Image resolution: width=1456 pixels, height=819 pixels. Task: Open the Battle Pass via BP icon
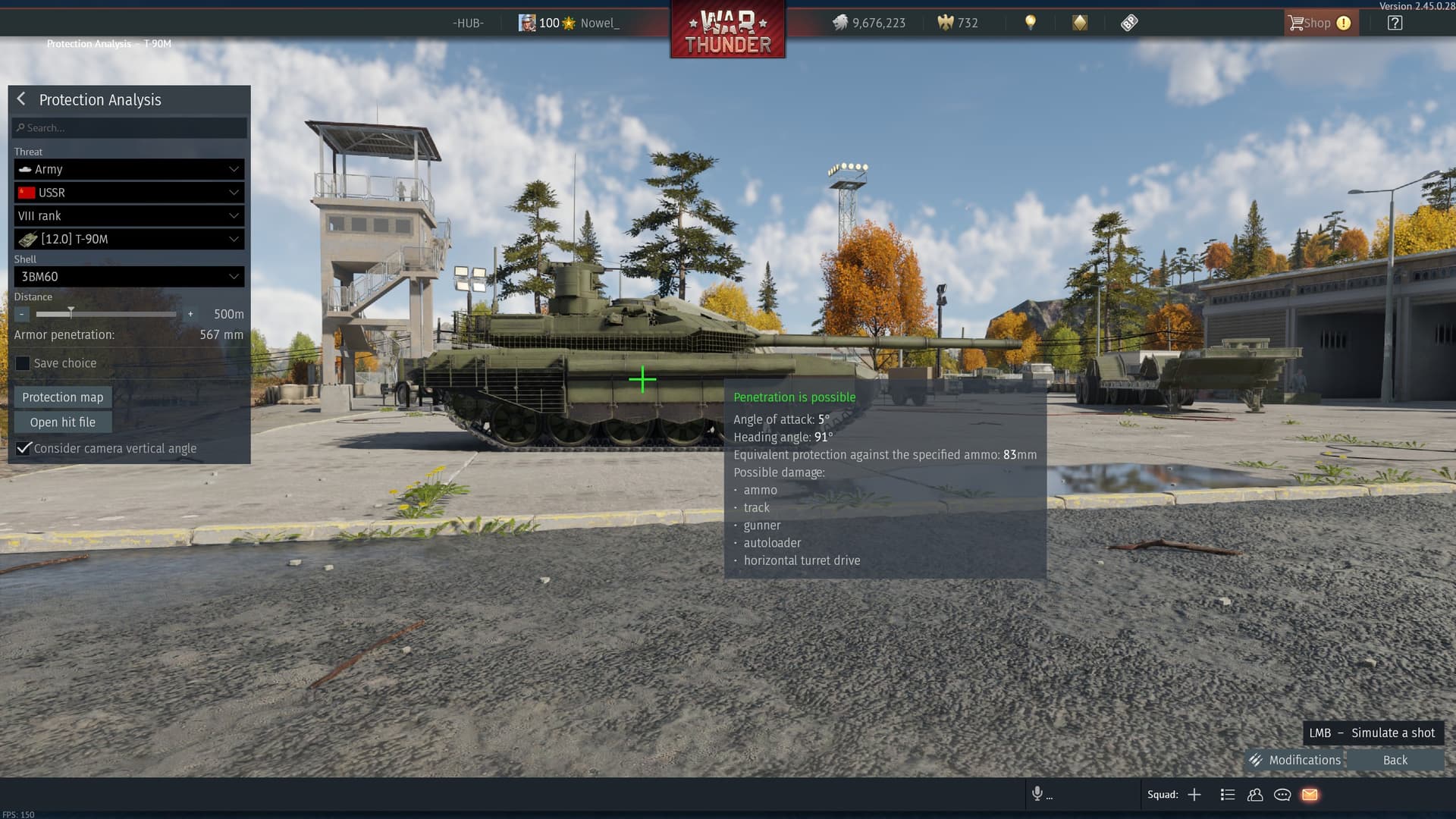(x=1130, y=24)
